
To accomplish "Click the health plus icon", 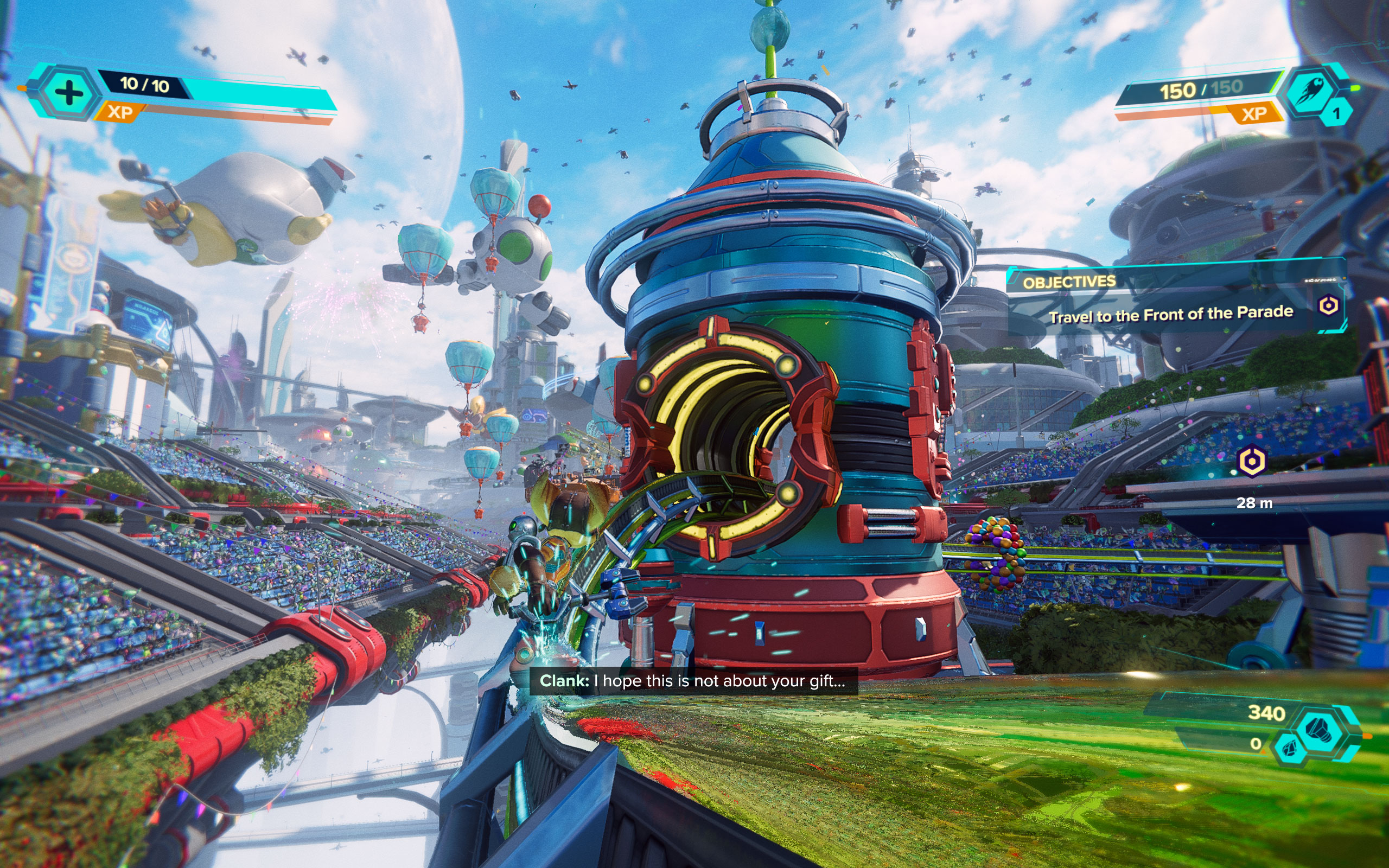I will [x=68, y=93].
